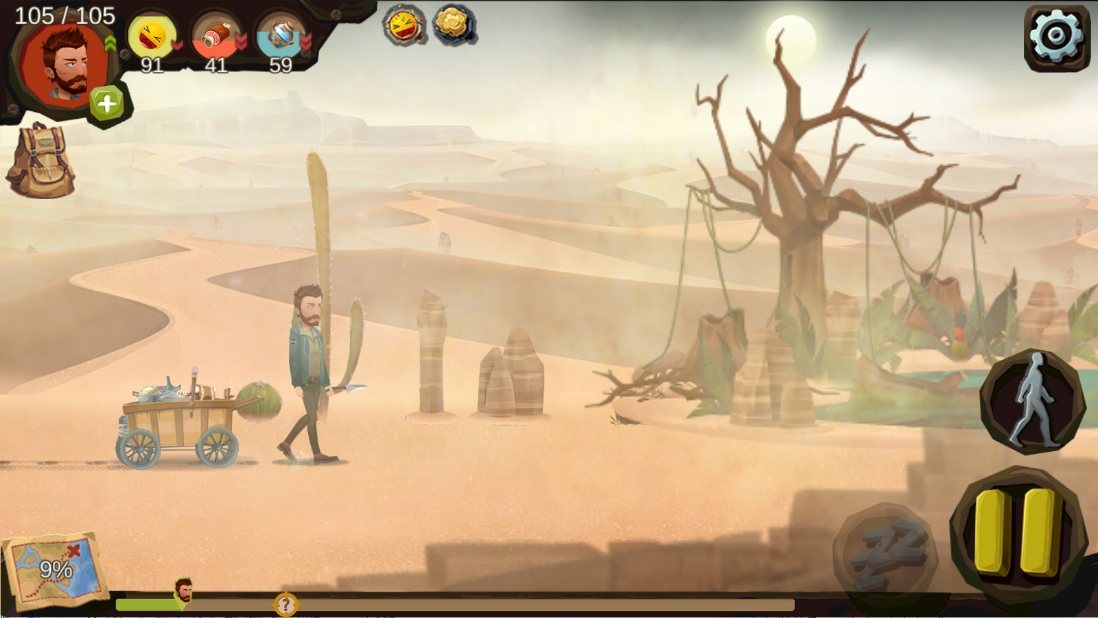
Task: Open the backpack inventory
Action: point(40,160)
